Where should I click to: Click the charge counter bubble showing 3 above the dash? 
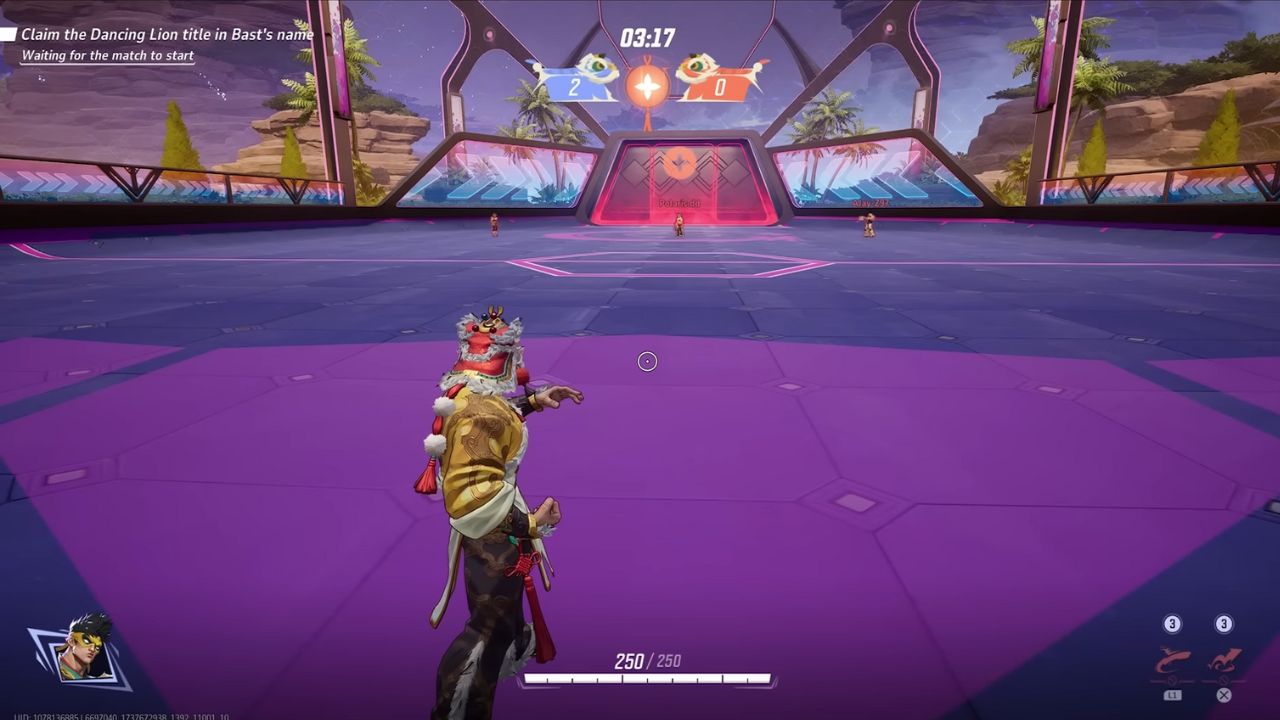(1173, 622)
